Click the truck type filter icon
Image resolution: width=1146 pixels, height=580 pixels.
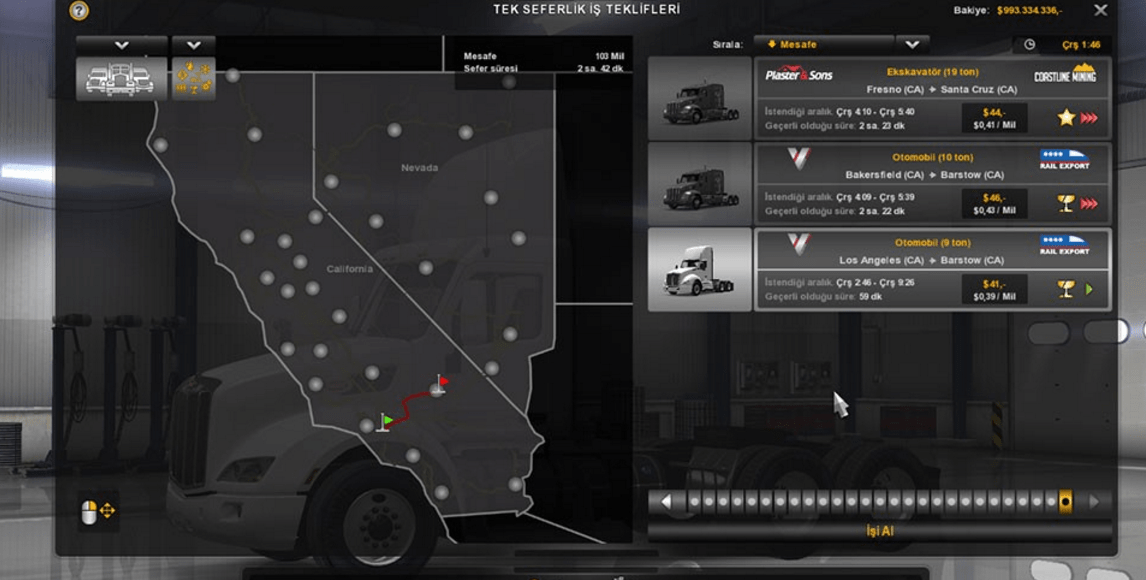coord(122,78)
